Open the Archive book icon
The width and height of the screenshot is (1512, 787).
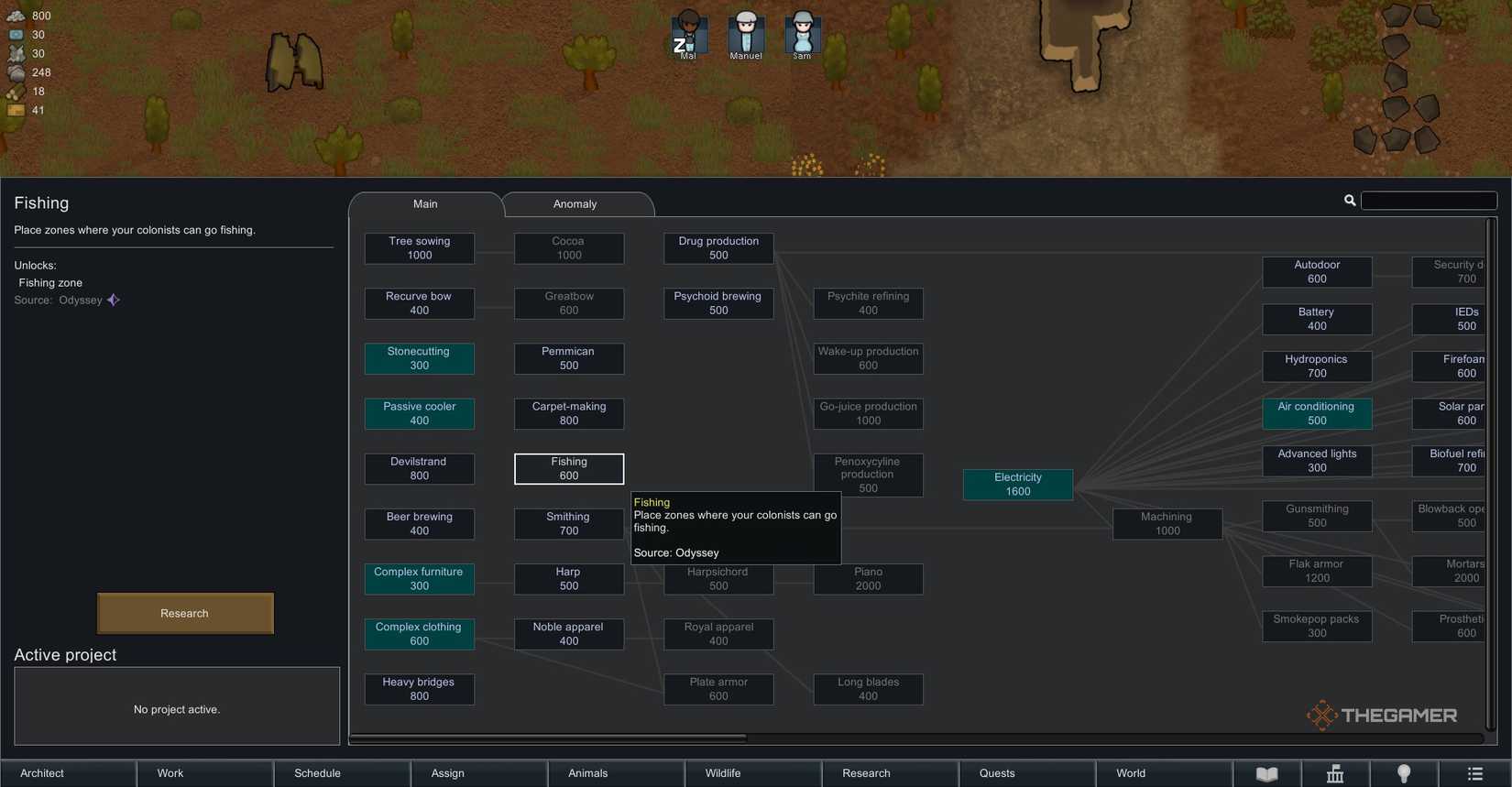(x=1267, y=774)
